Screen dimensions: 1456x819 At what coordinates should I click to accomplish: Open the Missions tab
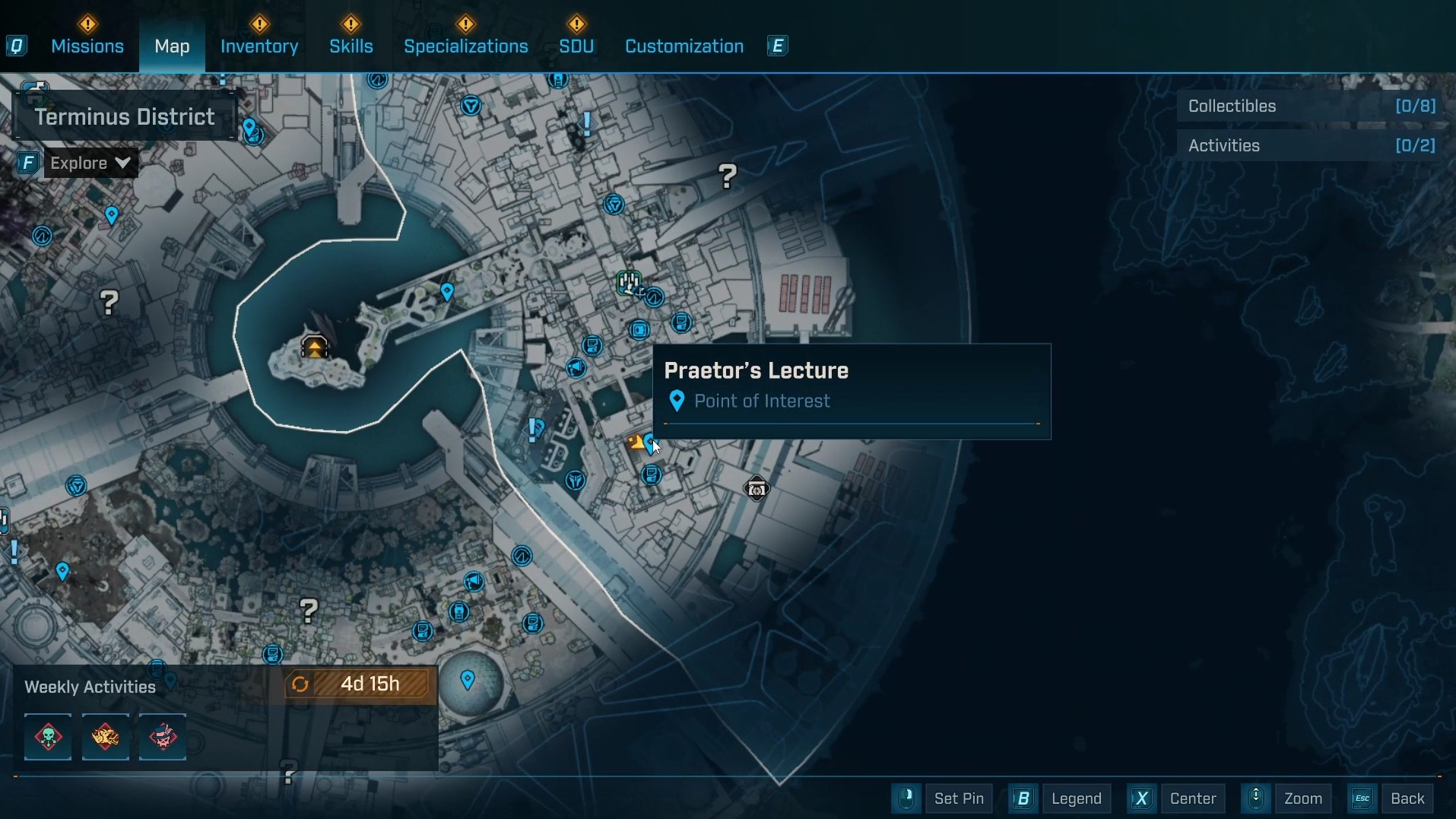tap(87, 46)
